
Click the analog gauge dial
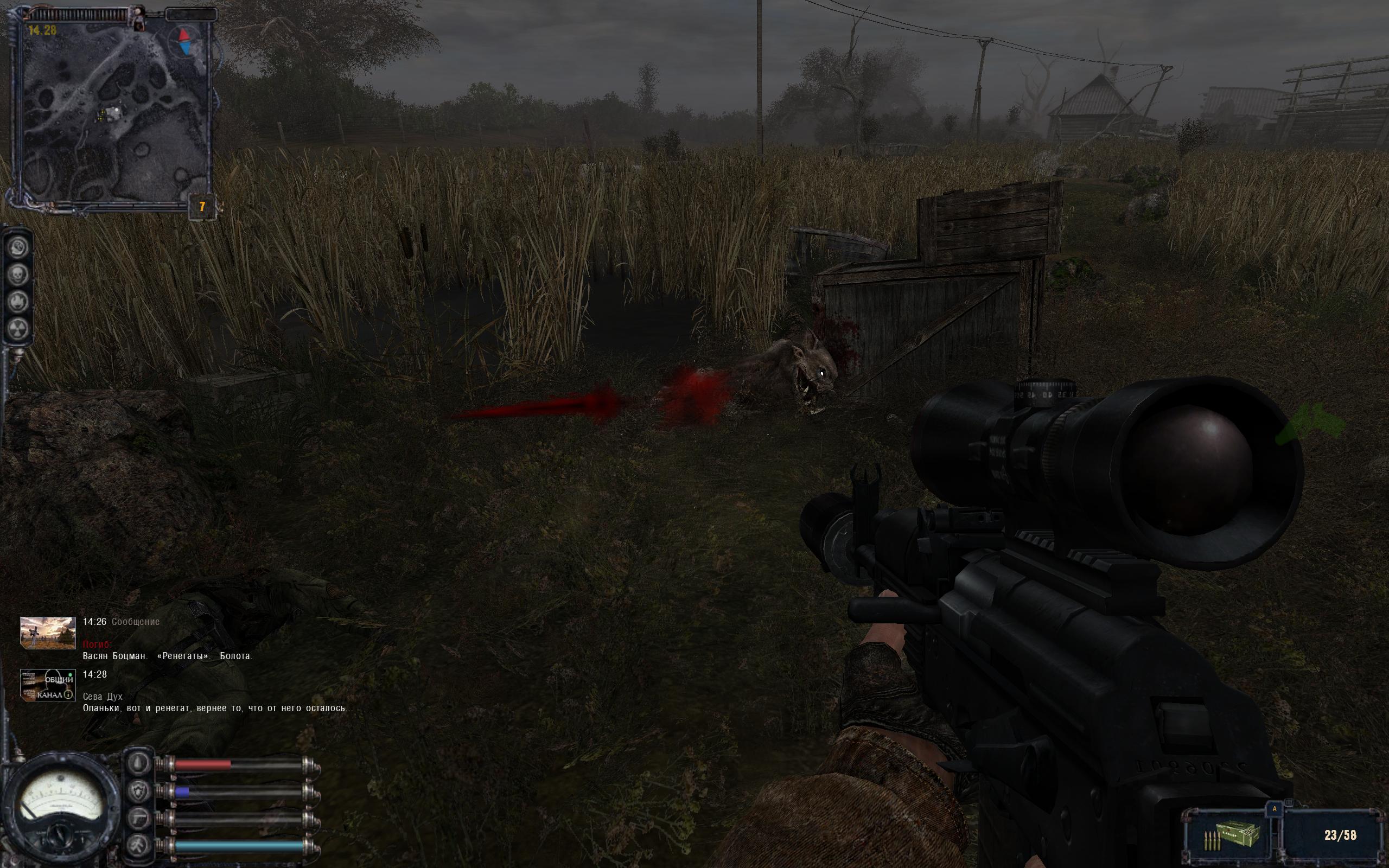(59, 807)
